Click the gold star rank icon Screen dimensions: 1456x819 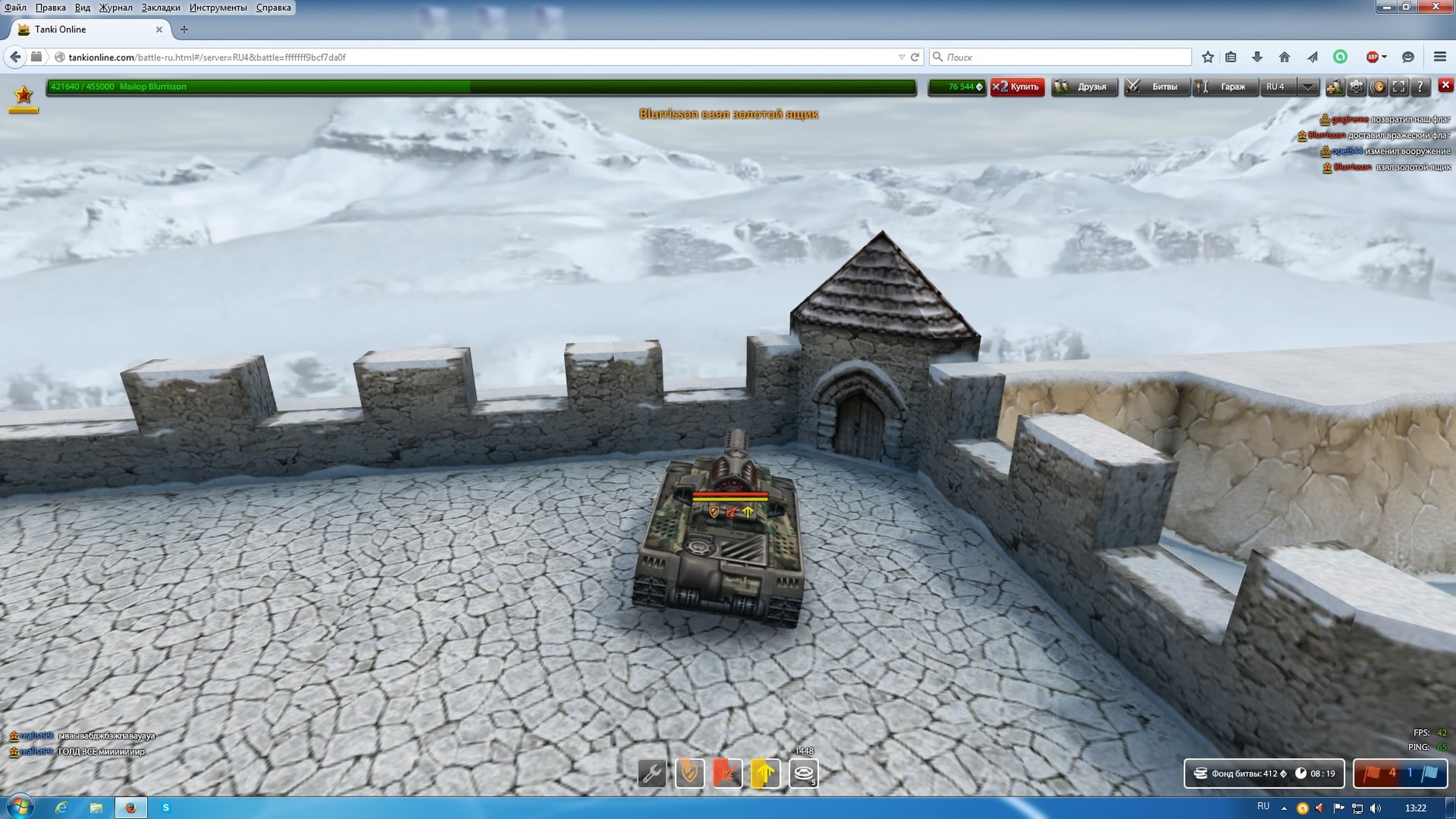click(24, 95)
